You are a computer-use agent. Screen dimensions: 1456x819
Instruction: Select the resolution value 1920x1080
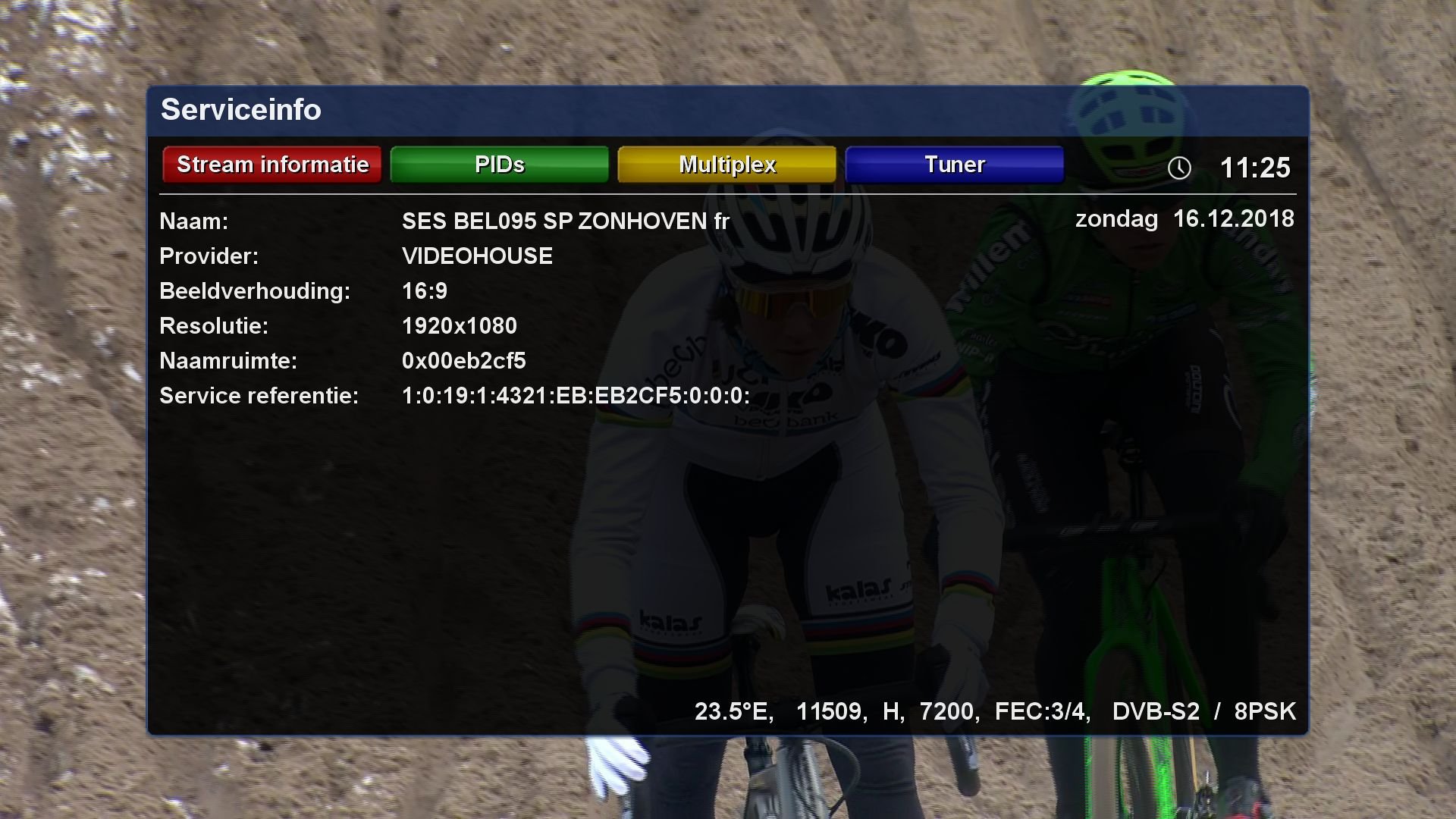459,325
